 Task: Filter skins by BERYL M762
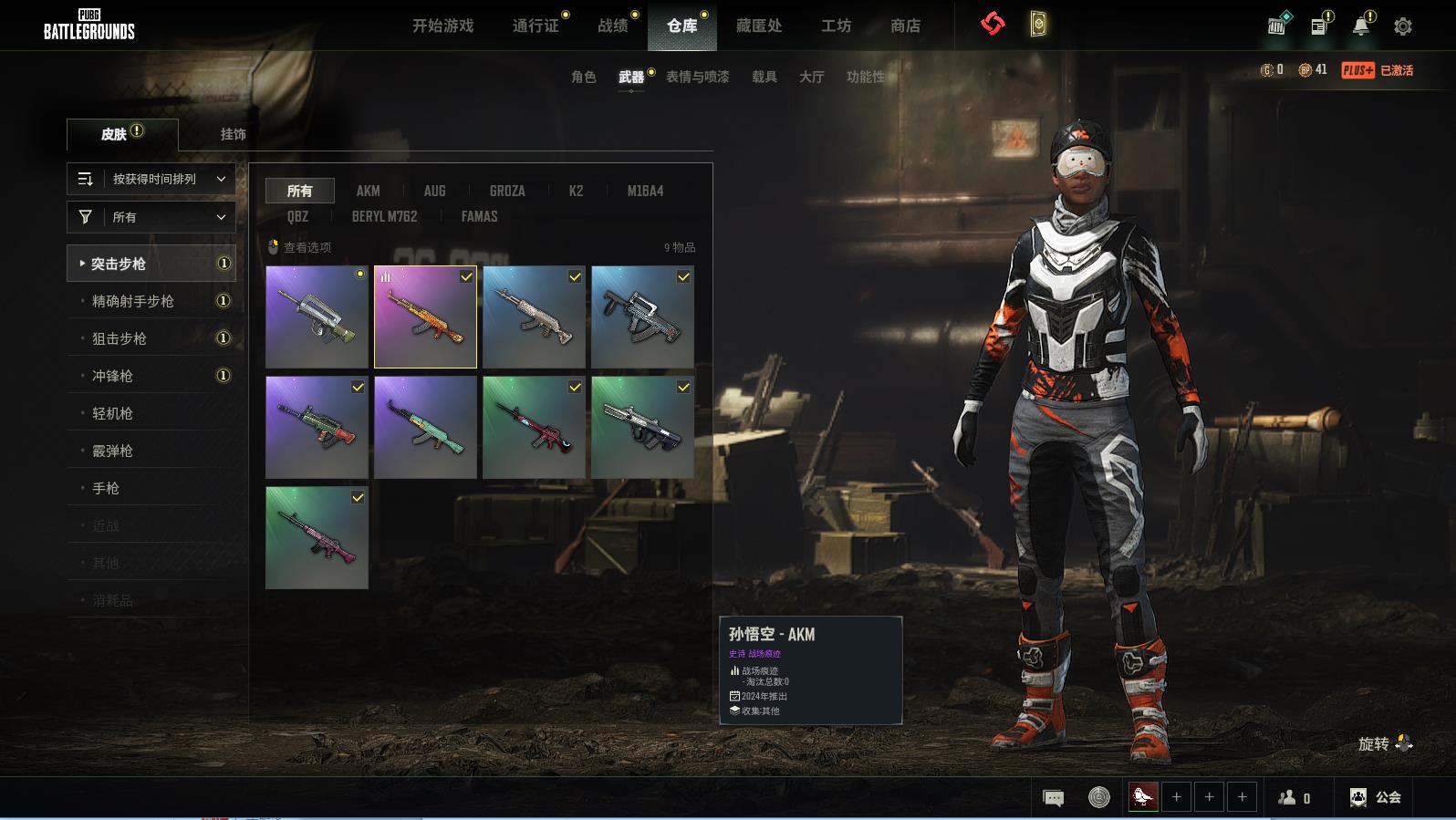click(384, 216)
